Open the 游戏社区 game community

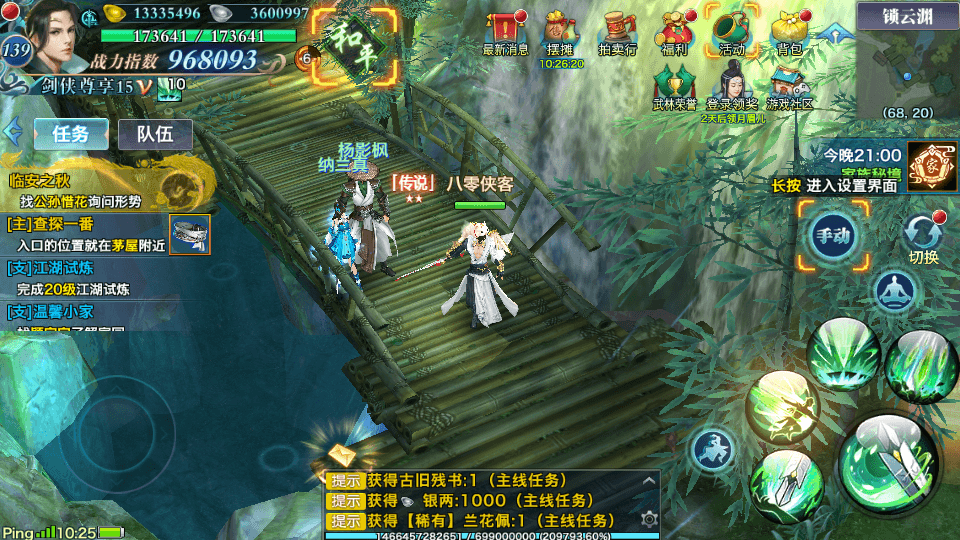tap(789, 85)
